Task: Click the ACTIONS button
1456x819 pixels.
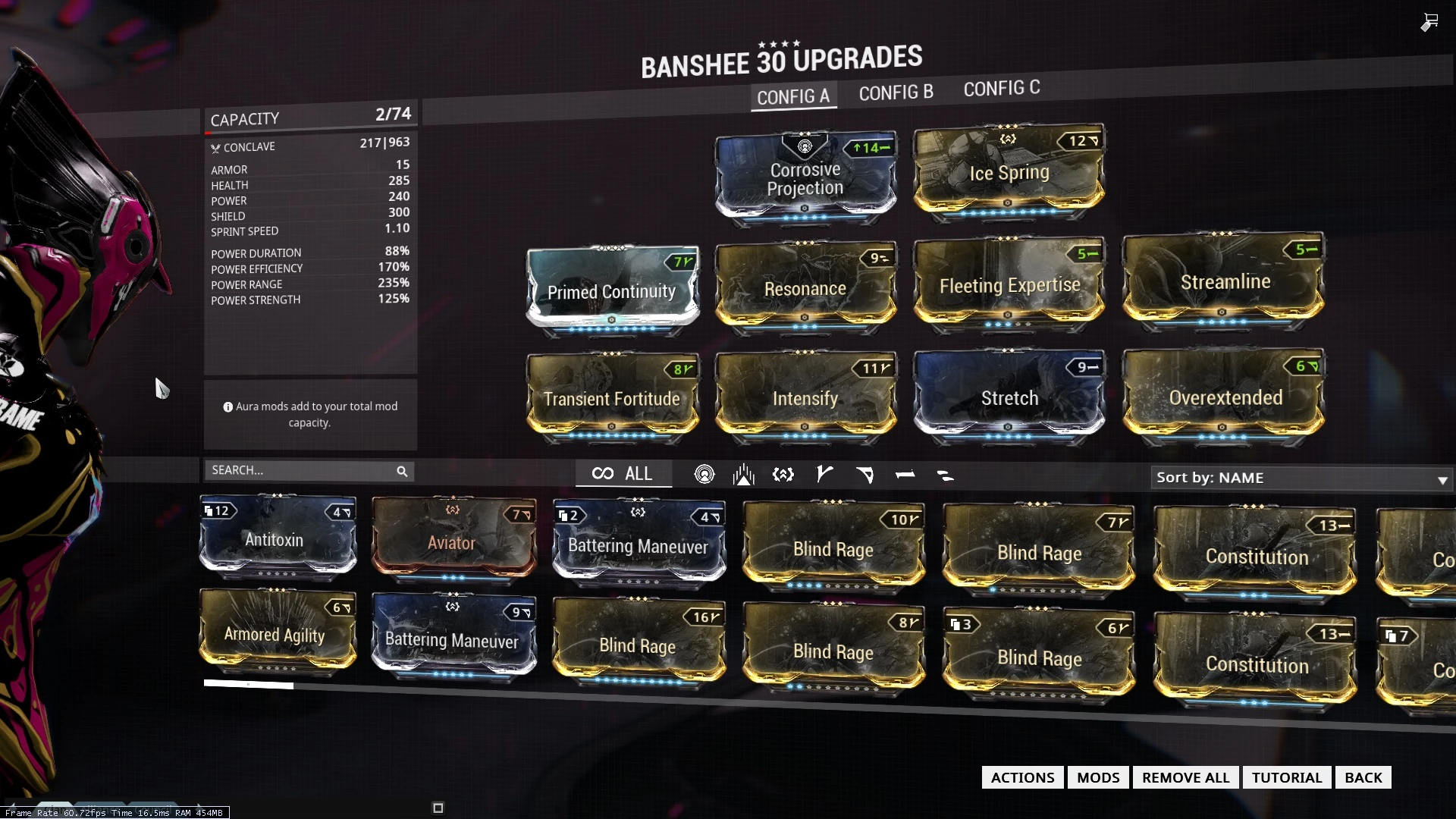Action: tap(1021, 777)
